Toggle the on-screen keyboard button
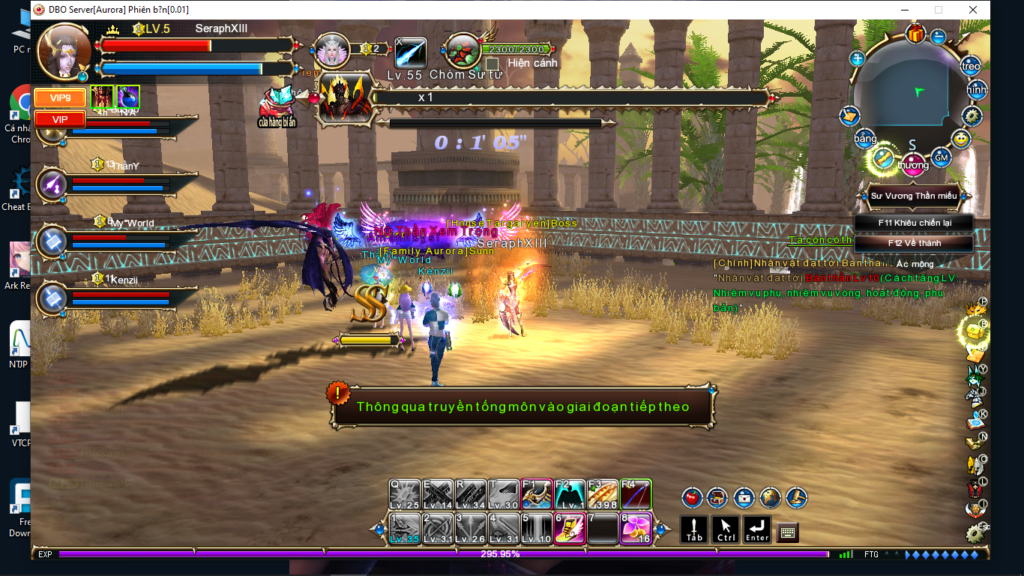Image resolution: width=1024 pixels, height=576 pixels. (x=787, y=533)
